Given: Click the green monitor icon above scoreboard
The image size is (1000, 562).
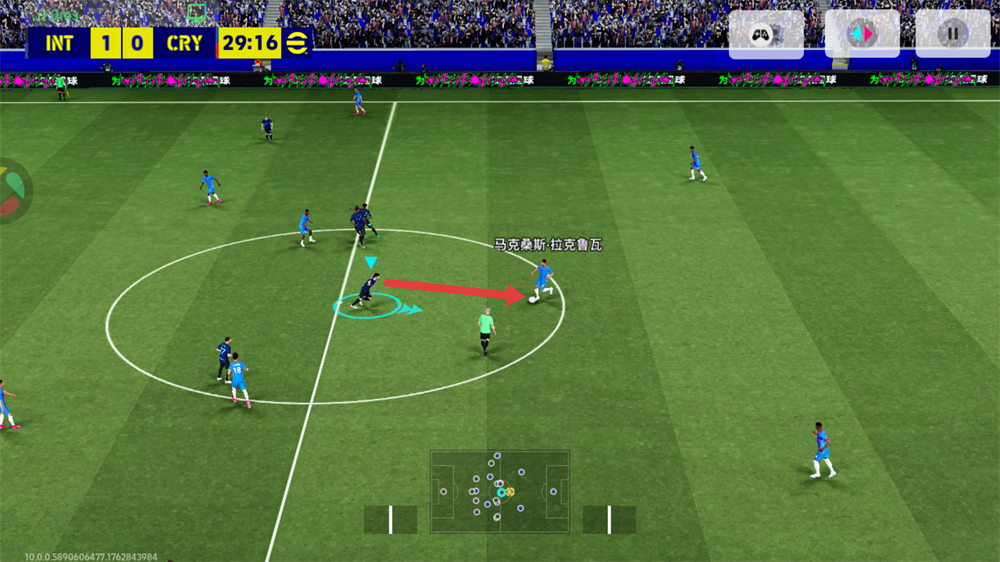Looking at the screenshot, I should [198, 13].
